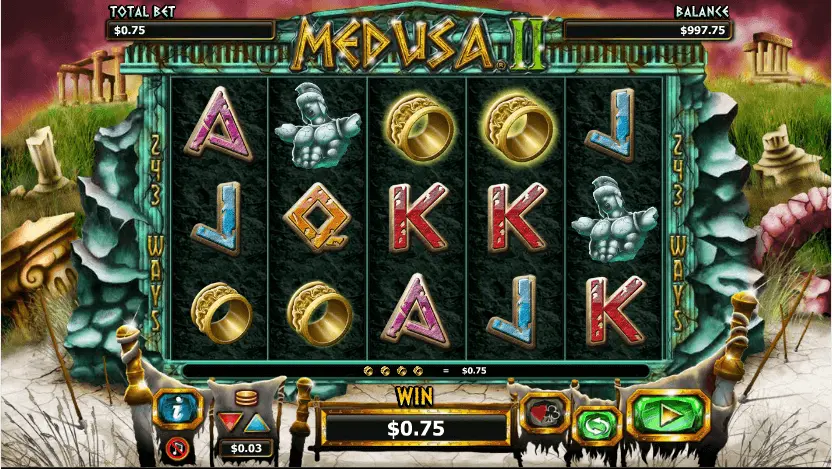832x469 pixels.
Task: Open the info paytable button
Action: pos(178,408)
